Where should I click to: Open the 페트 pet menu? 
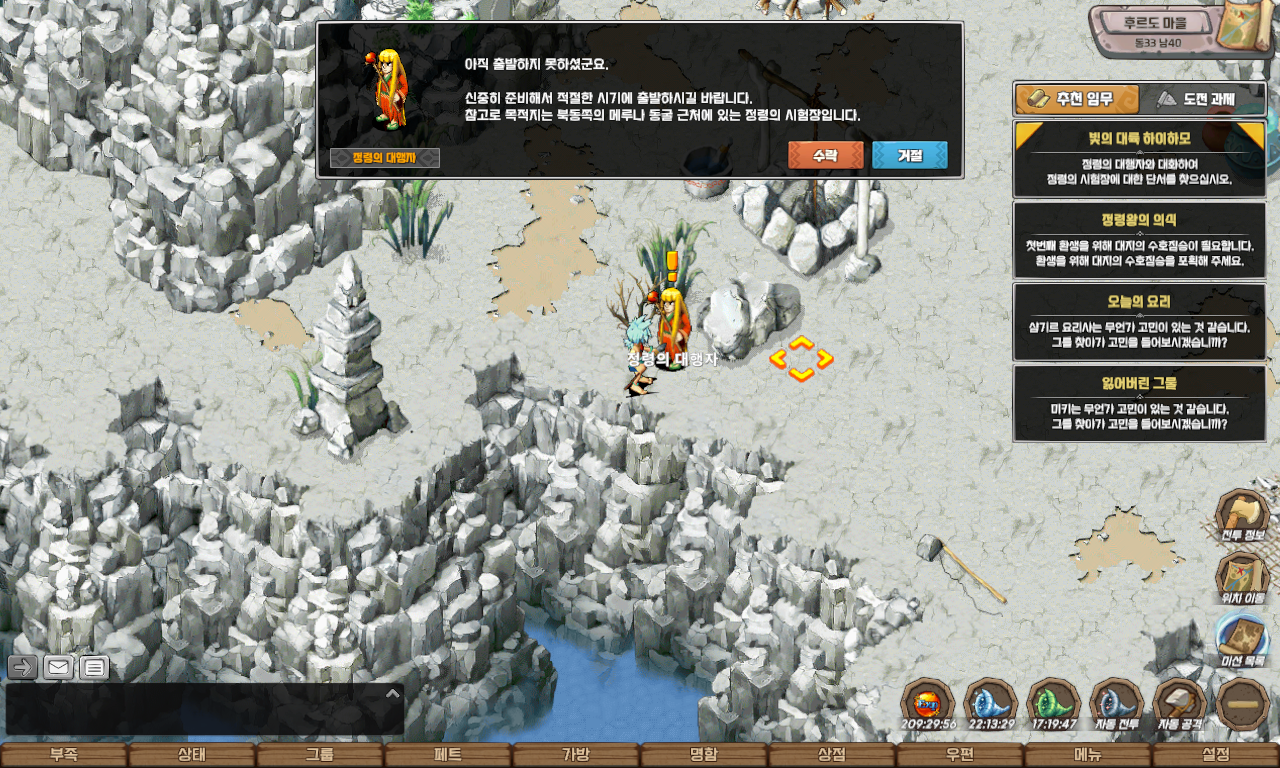448,755
